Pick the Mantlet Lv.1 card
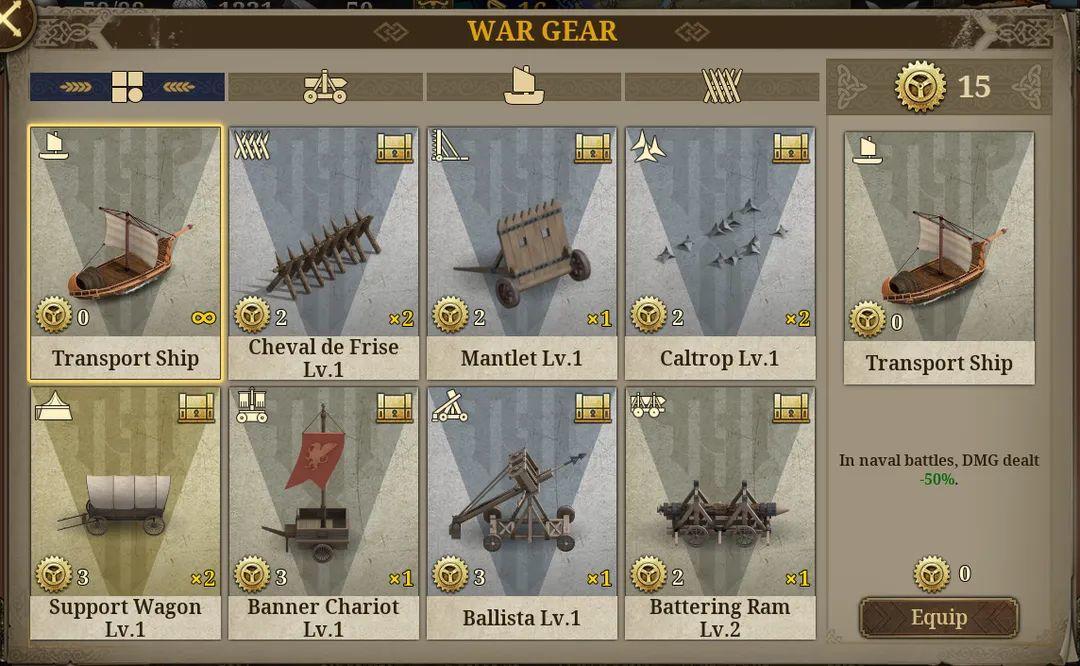 [x=521, y=253]
